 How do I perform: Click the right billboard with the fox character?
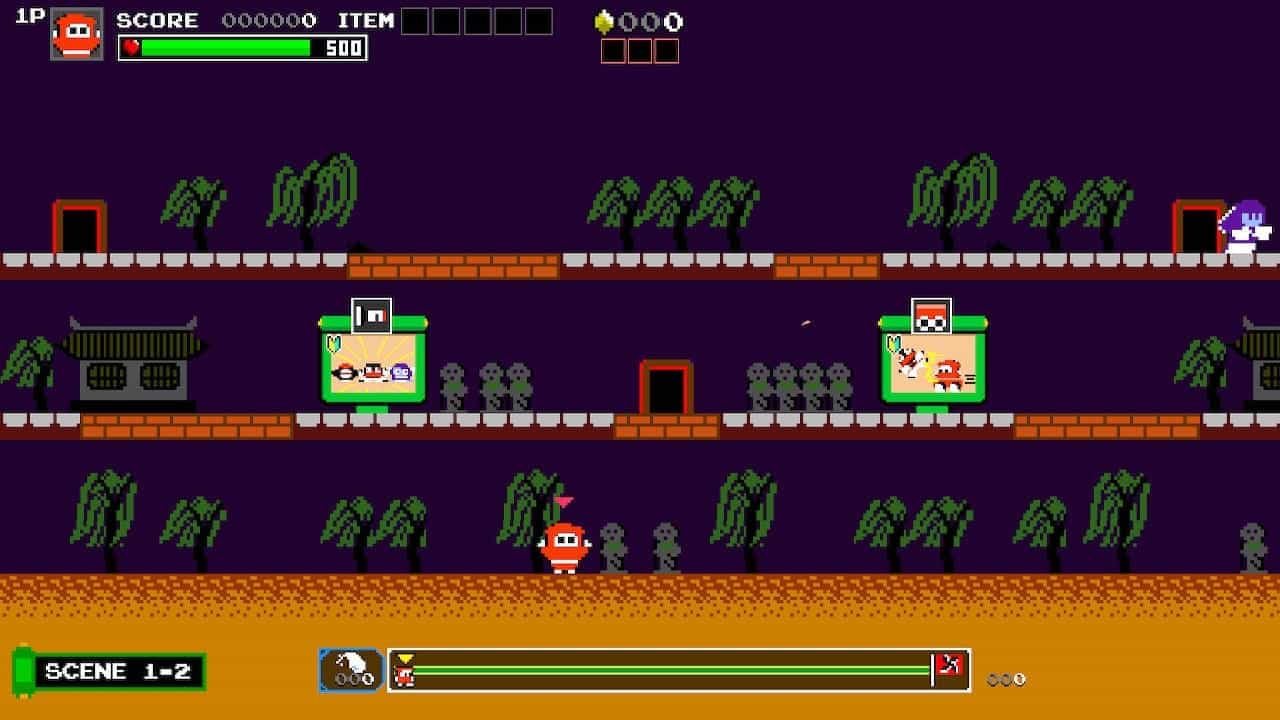click(932, 365)
